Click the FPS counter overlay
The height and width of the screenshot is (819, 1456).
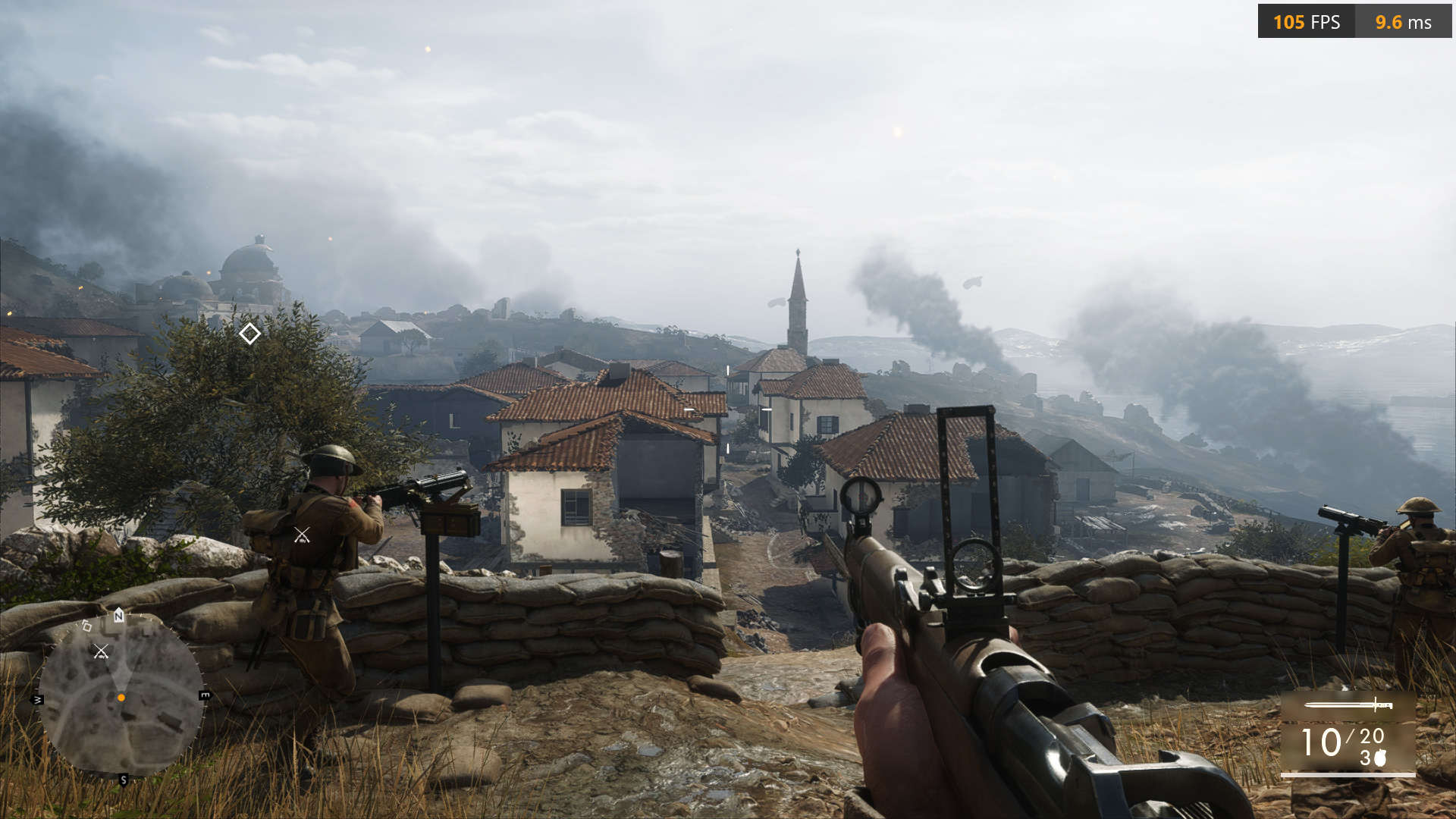pos(1306,22)
